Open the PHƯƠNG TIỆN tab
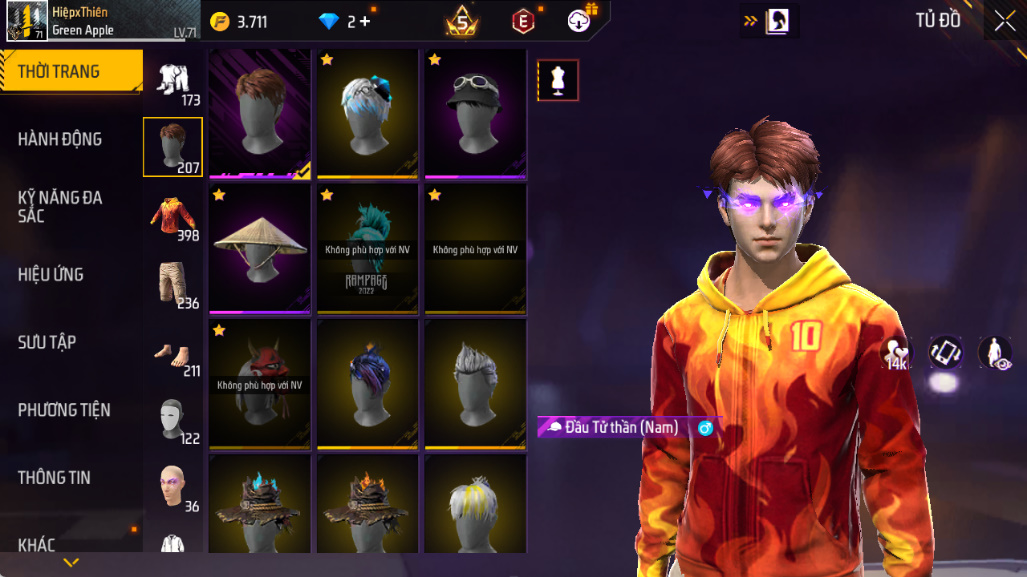 pyautogui.click(x=64, y=410)
